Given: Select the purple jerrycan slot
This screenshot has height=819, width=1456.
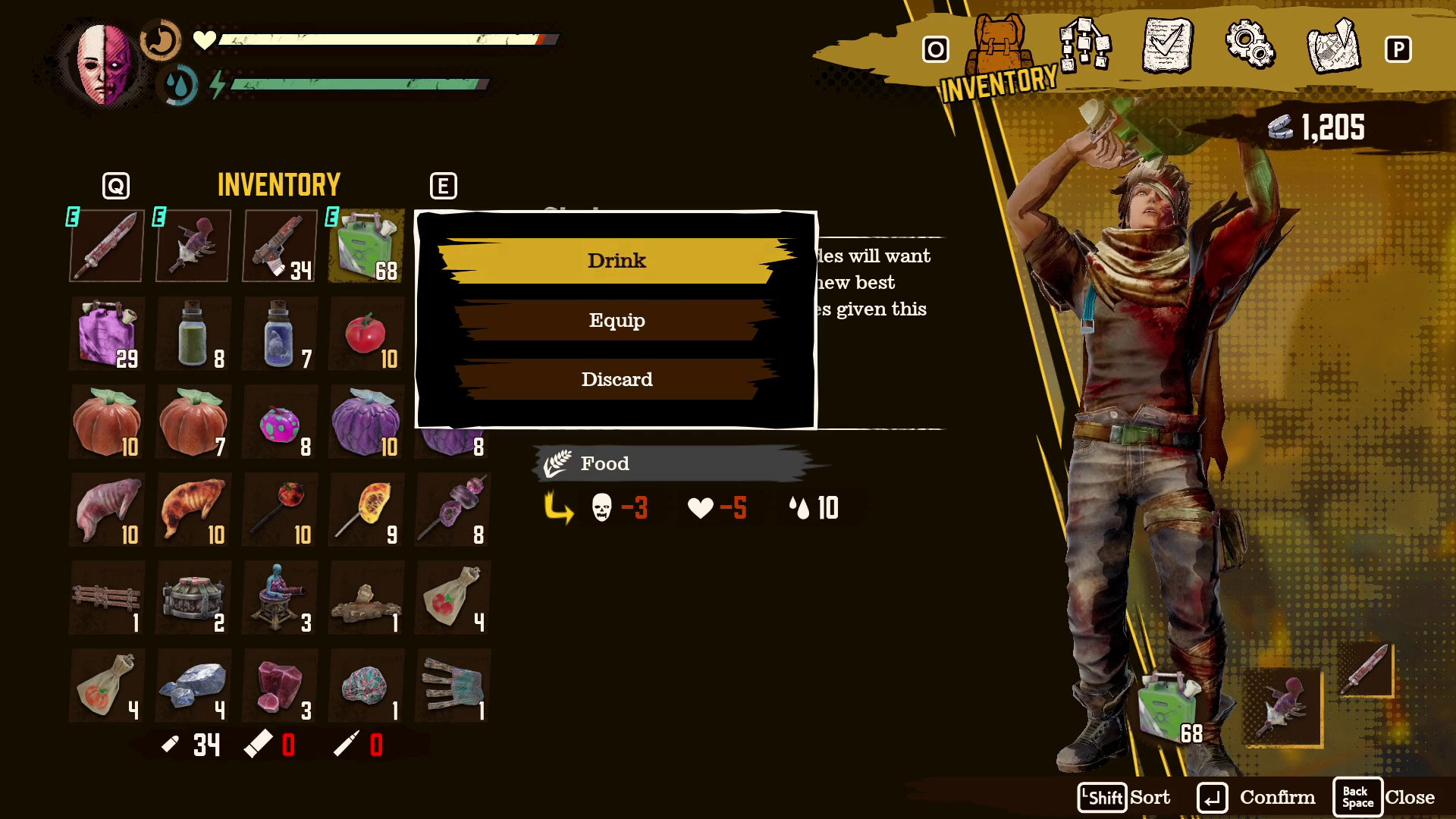Looking at the screenshot, I should click(107, 334).
